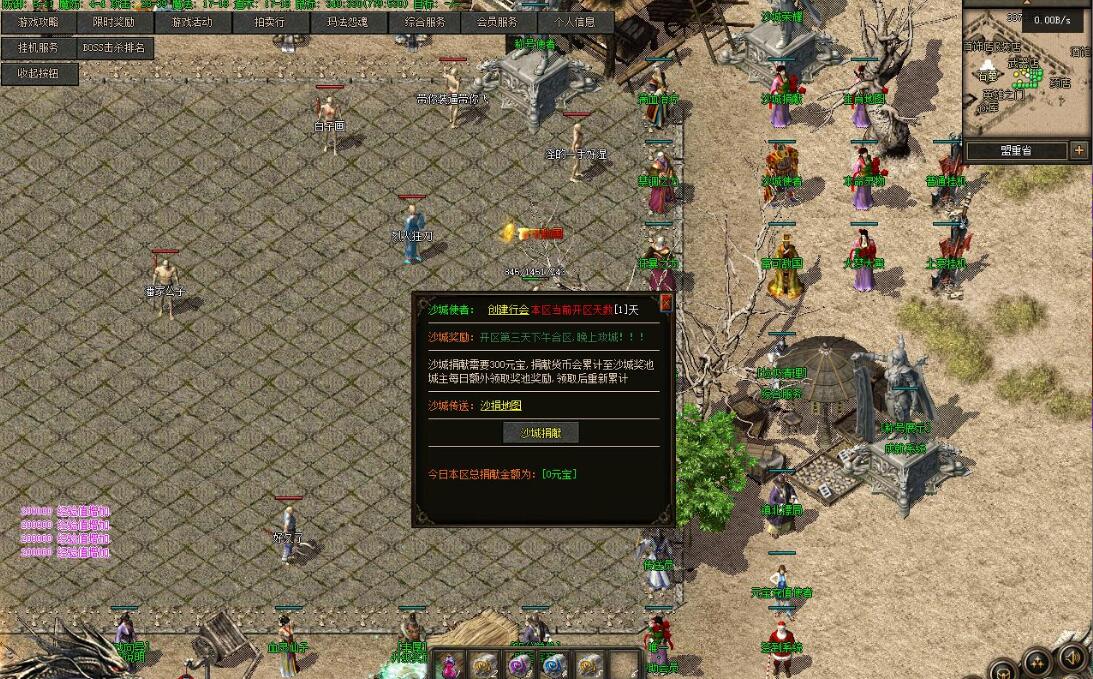Open the 限时奖励 timed rewards menu
1093x679 pixels.
pyautogui.click(x=115, y=22)
